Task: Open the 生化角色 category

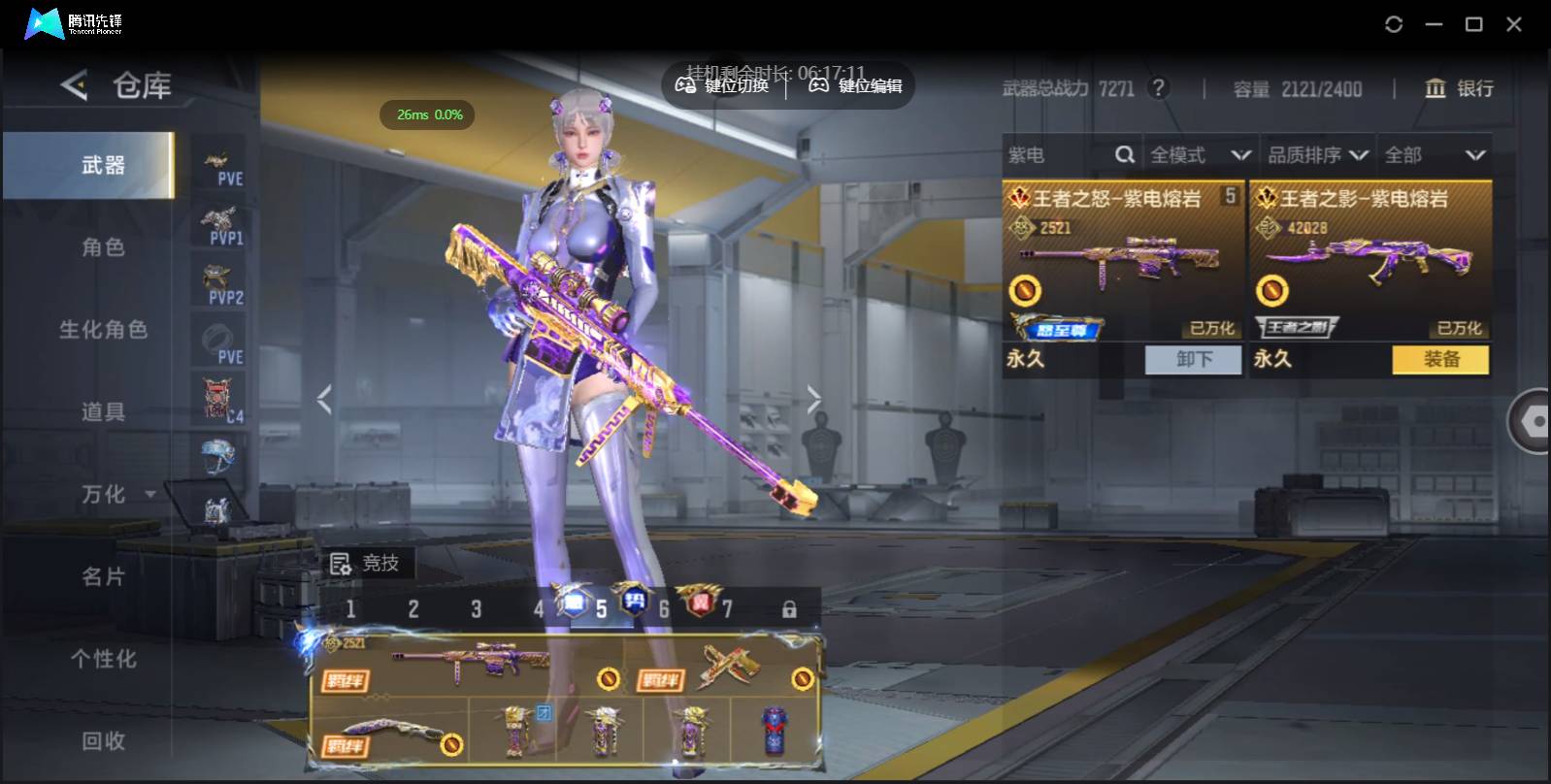Action: pyautogui.click(x=102, y=330)
